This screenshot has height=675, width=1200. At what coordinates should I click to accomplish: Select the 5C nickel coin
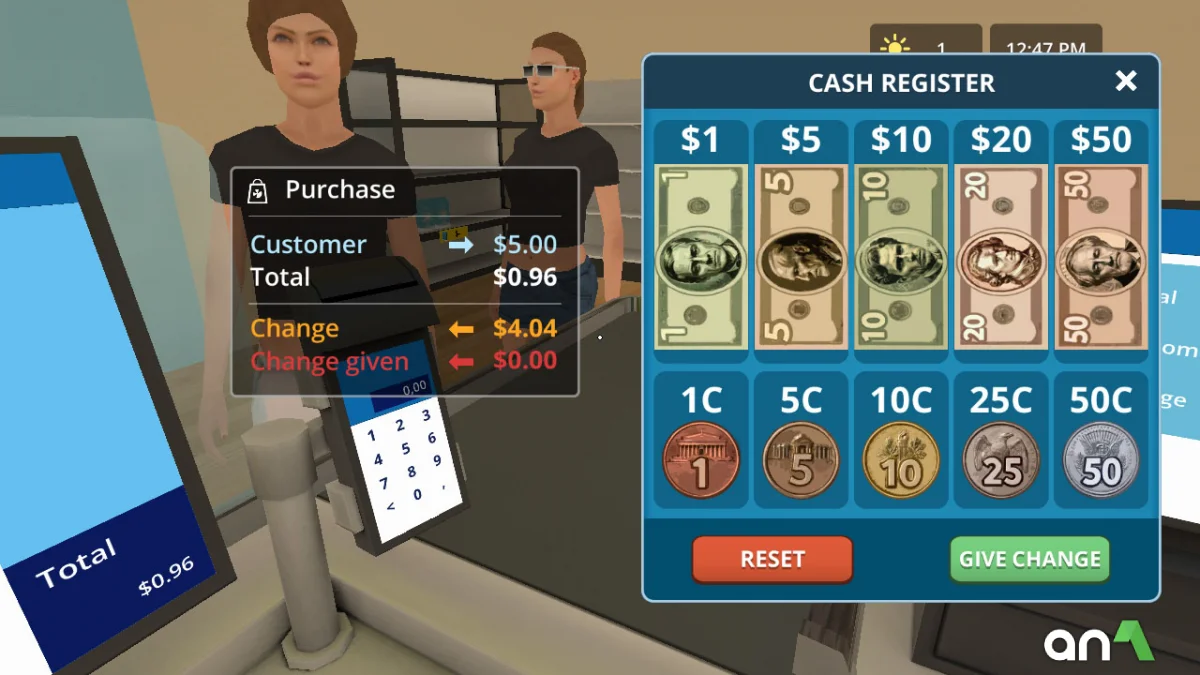[x=800, y=461]
